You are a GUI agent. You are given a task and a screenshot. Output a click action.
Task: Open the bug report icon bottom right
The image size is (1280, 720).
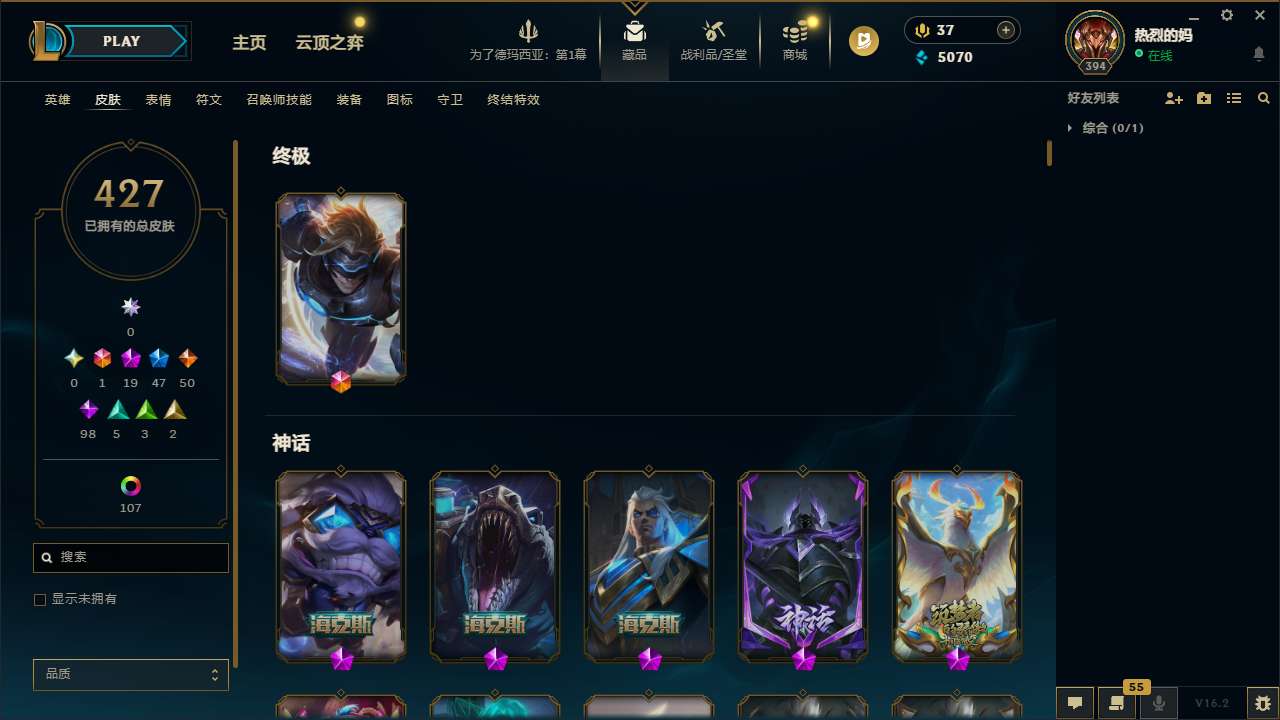click(x=1264, y=703)
